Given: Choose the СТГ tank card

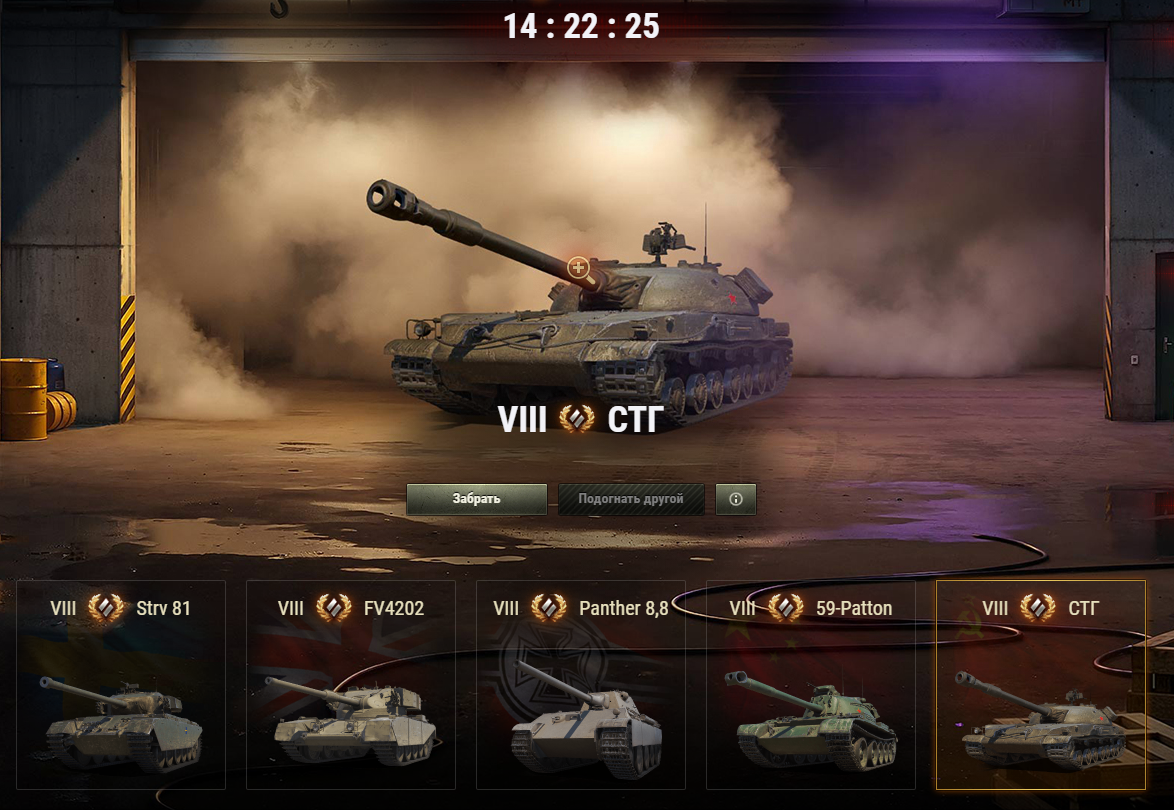Looking at the screenshot, I should point(1041,685).
